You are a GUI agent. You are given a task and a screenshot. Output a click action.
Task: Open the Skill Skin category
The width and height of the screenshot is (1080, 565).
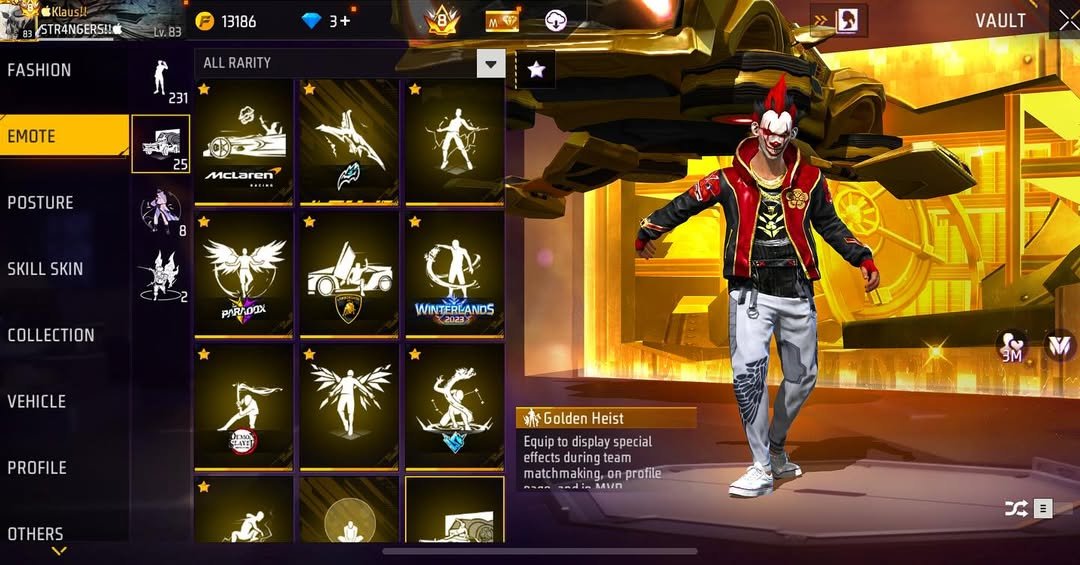pos(46,269)
